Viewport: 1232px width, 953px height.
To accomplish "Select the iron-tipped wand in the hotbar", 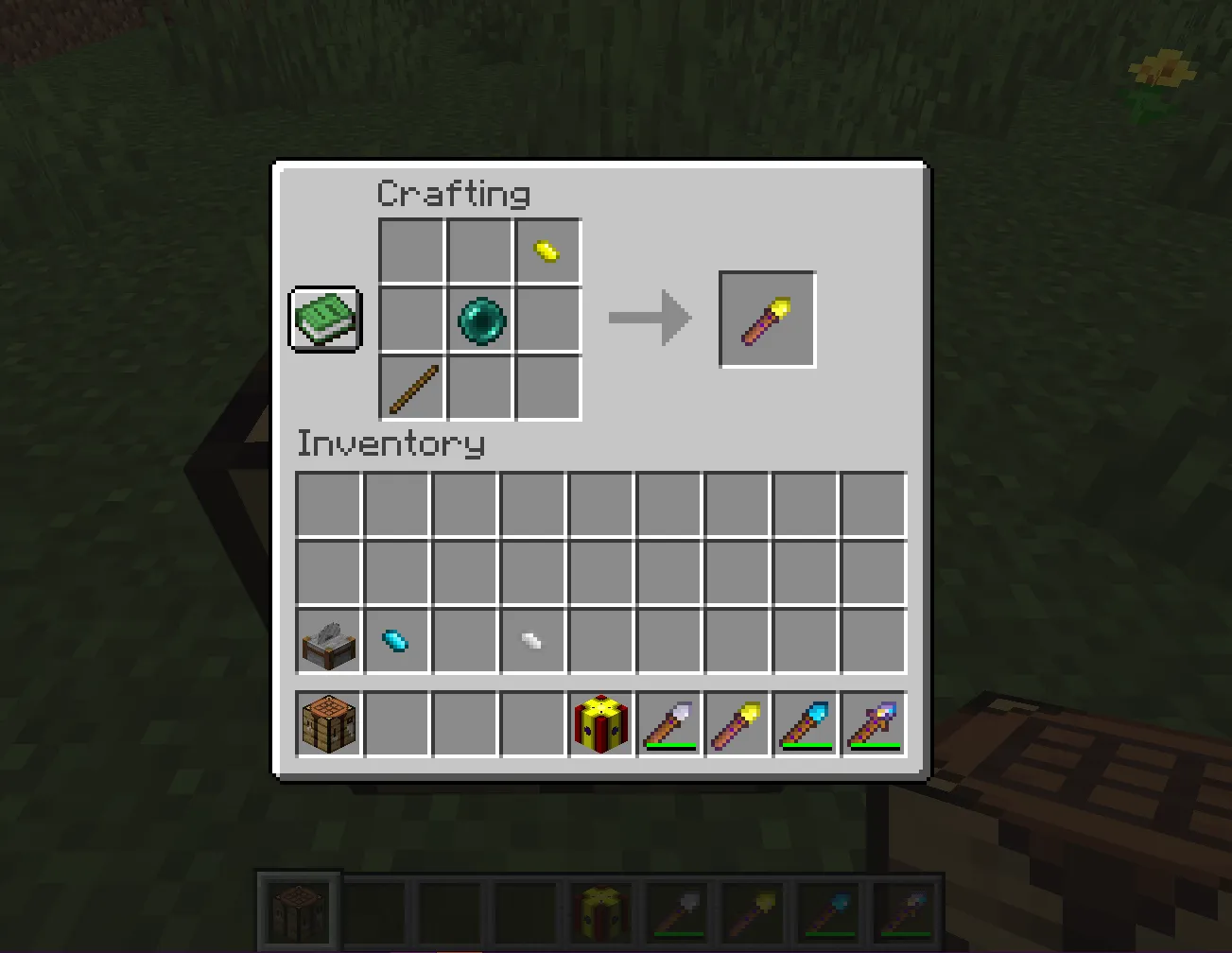I will point(668,724).
